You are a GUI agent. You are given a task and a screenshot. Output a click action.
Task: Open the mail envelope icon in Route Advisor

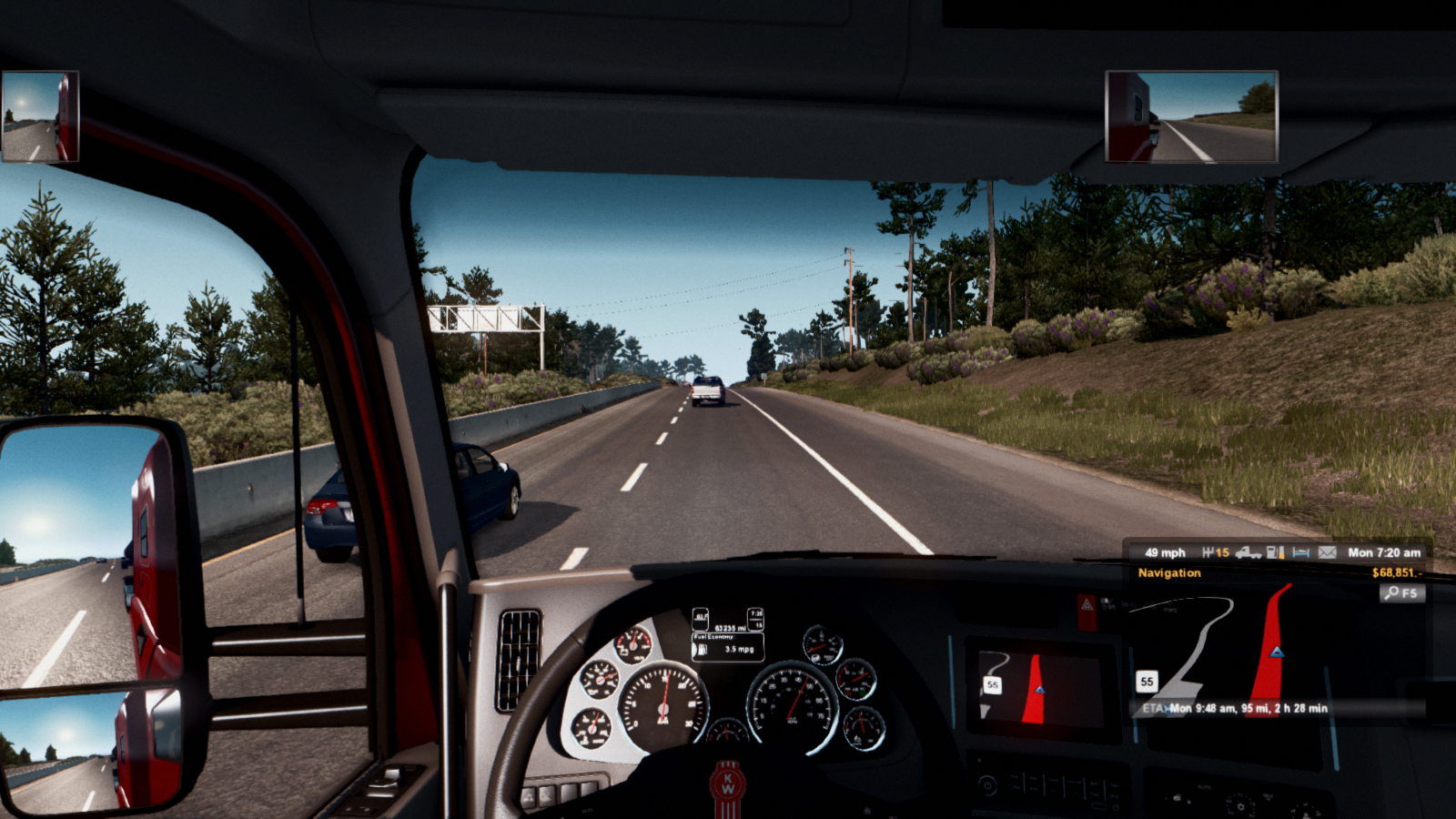pyautogui.click(x=1328, y=552)
